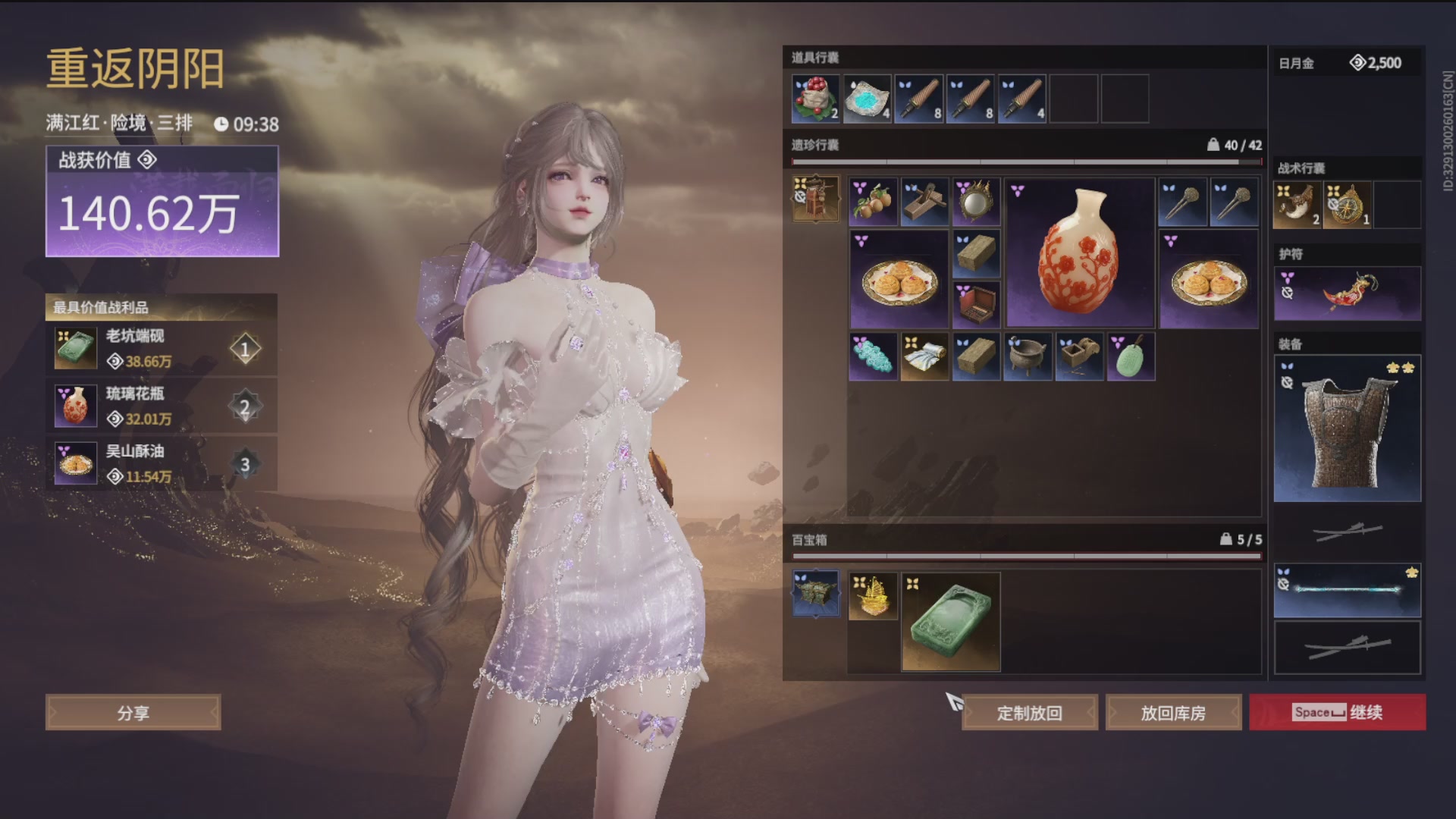Select the large red-flower glass vase item
The width and height of the screenshot is (1456, 819).
(x=1079, y=253)
